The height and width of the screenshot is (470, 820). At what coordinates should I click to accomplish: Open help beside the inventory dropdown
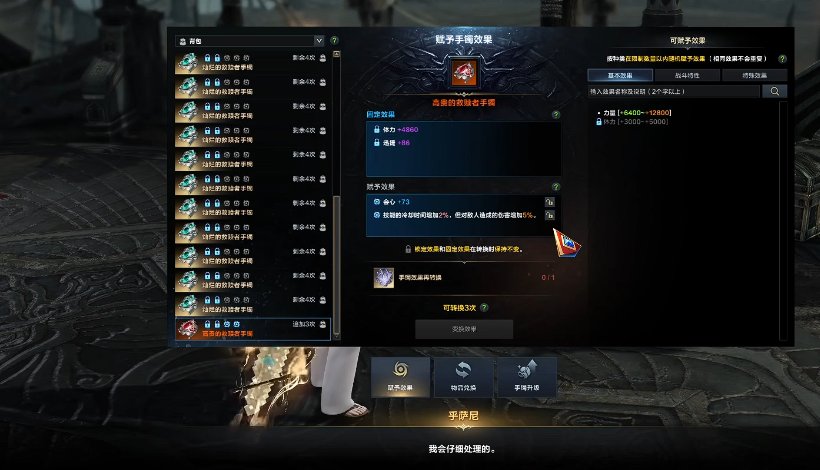click(x=334, y=41)
